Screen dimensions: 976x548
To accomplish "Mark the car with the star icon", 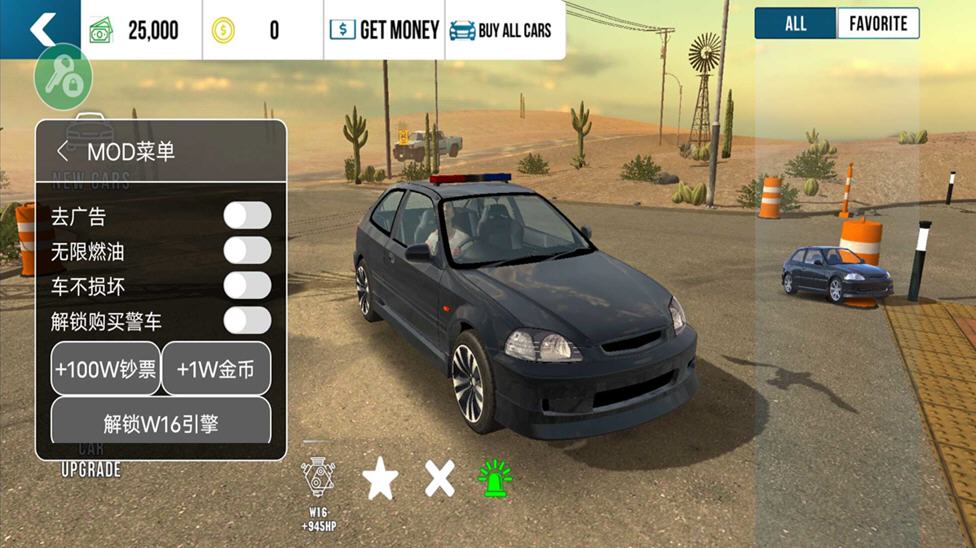I will [x=380, y=480].
